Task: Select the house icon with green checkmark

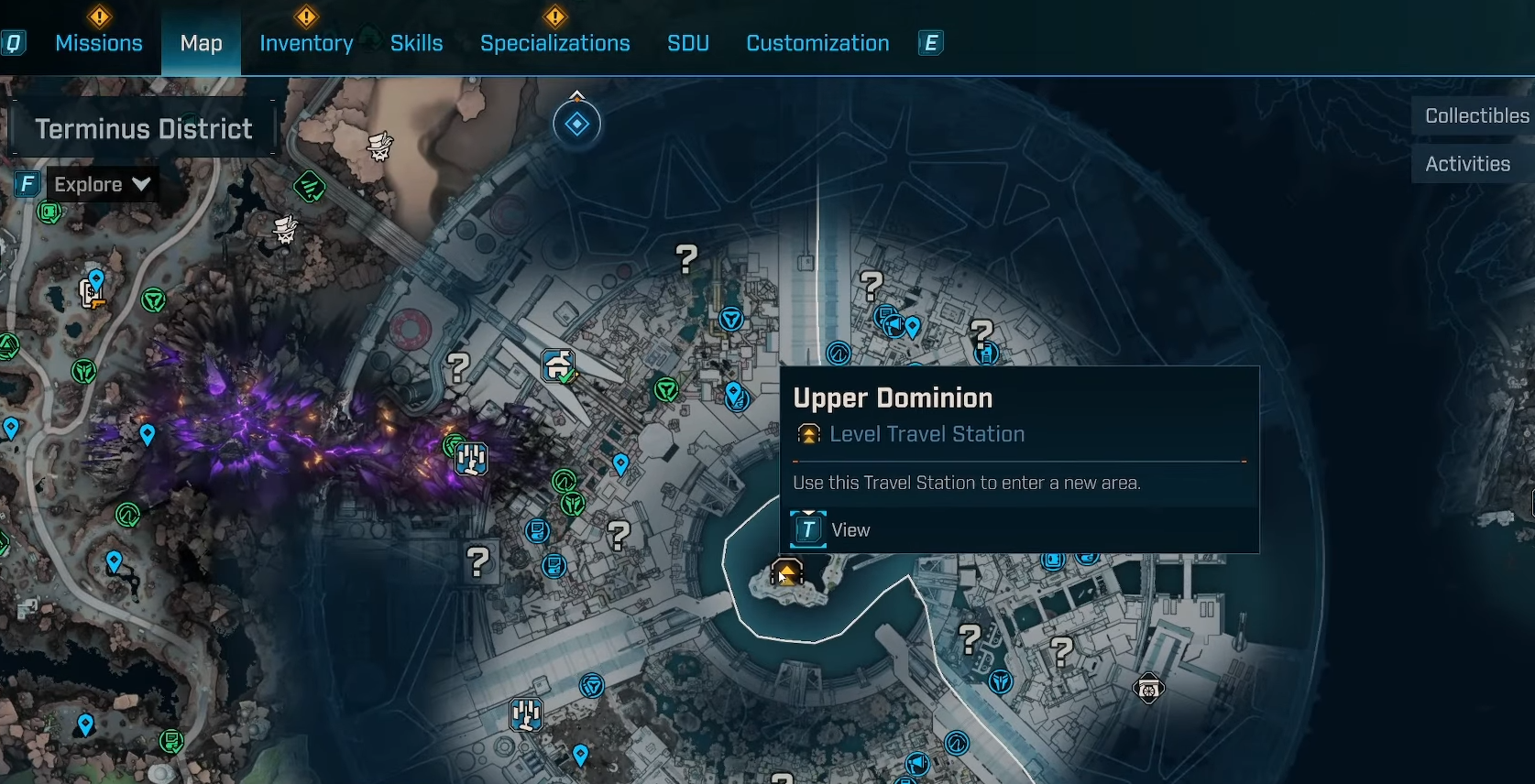Action: pyautogui.click(x=558, y=365)
